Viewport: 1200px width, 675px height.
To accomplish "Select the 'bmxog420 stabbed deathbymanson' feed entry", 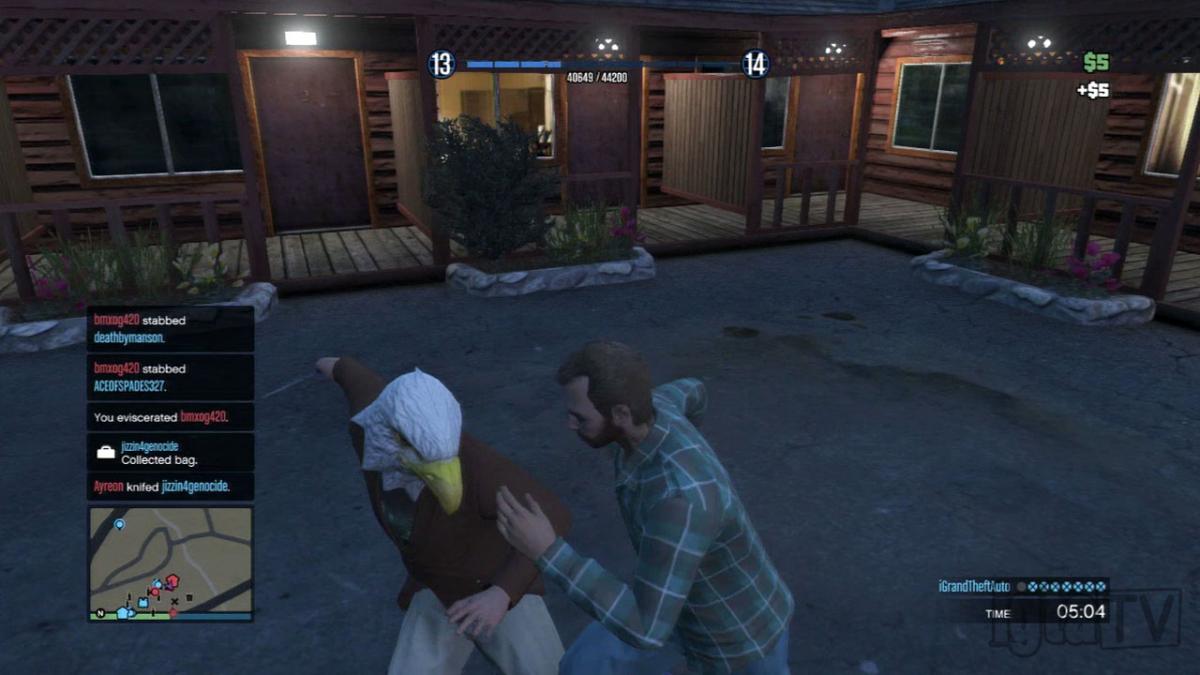I will click(x=170, y=329).
